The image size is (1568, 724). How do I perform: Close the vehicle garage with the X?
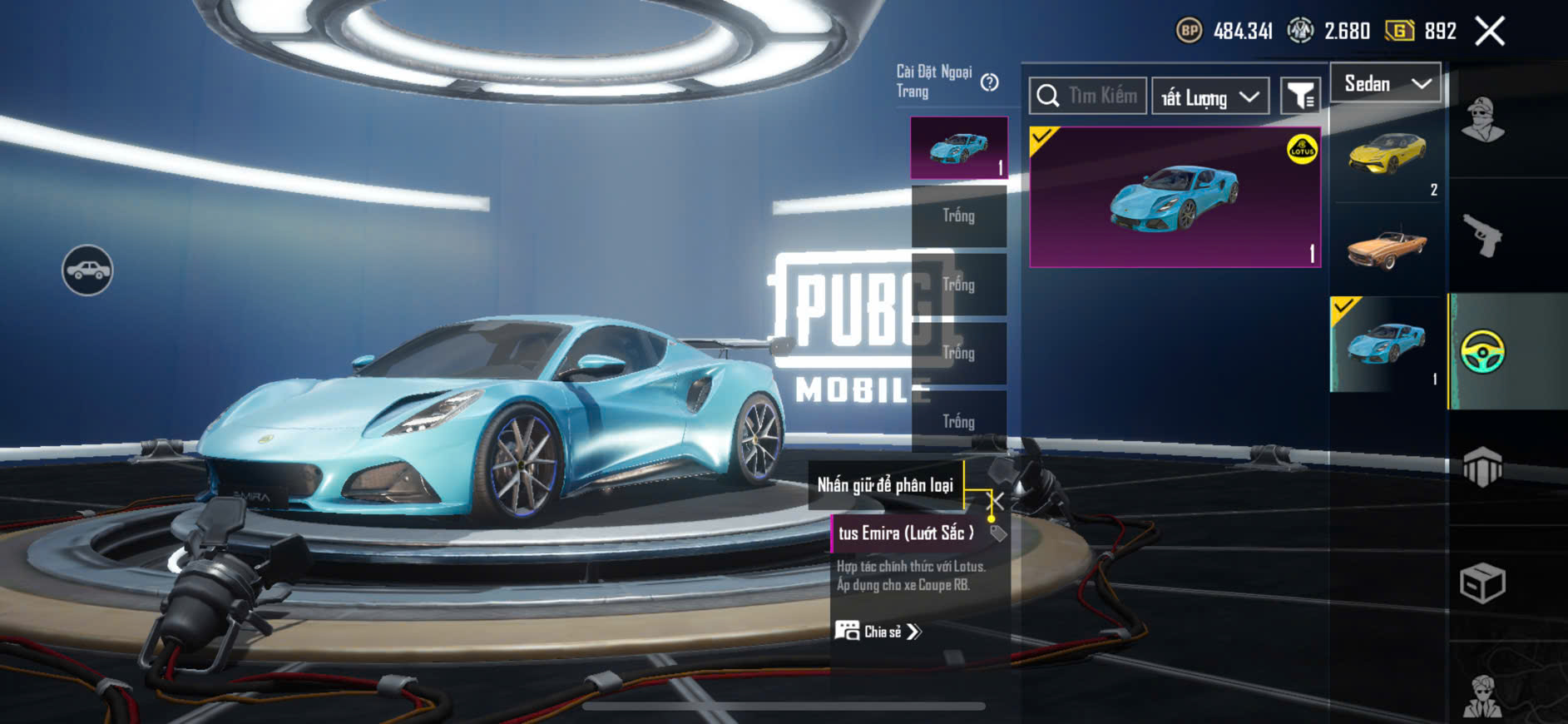[x=1490, y=32]
